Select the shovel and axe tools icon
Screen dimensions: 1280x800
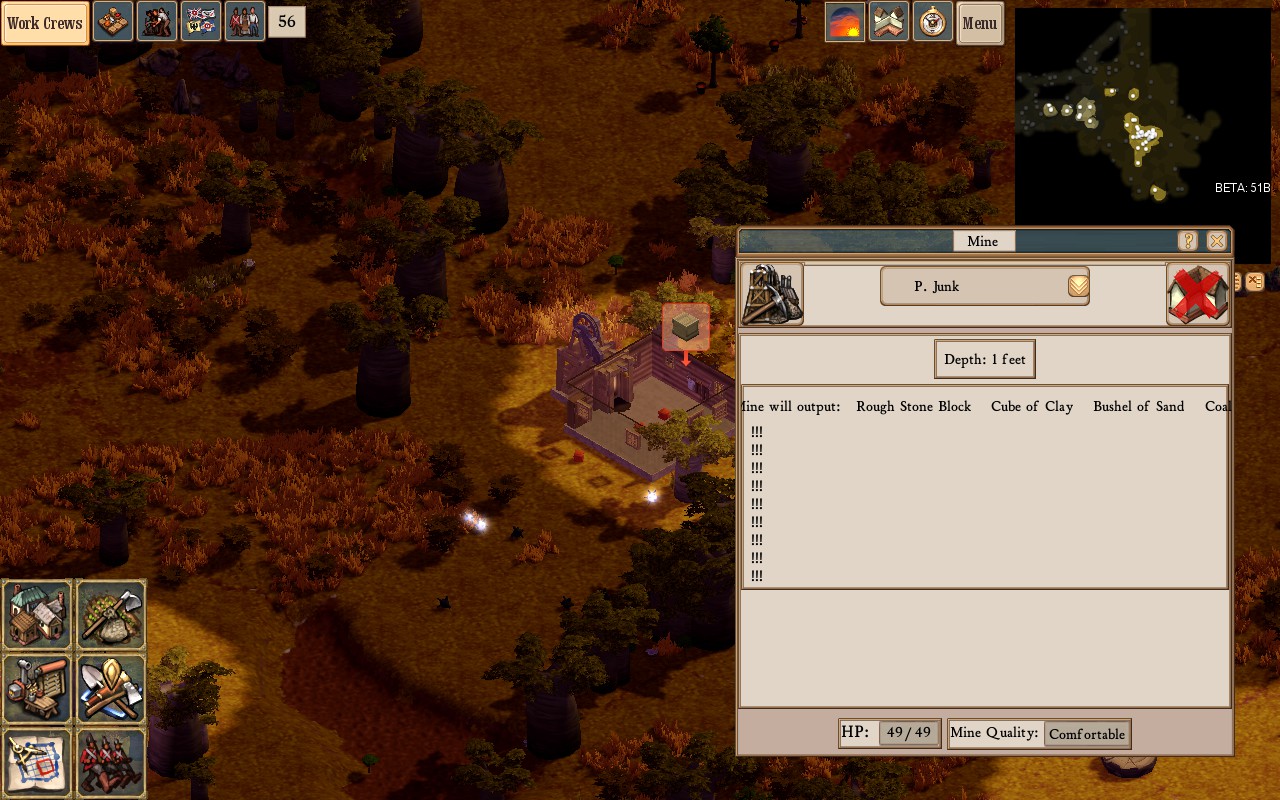pyautogui.click(x=112, y=688)
